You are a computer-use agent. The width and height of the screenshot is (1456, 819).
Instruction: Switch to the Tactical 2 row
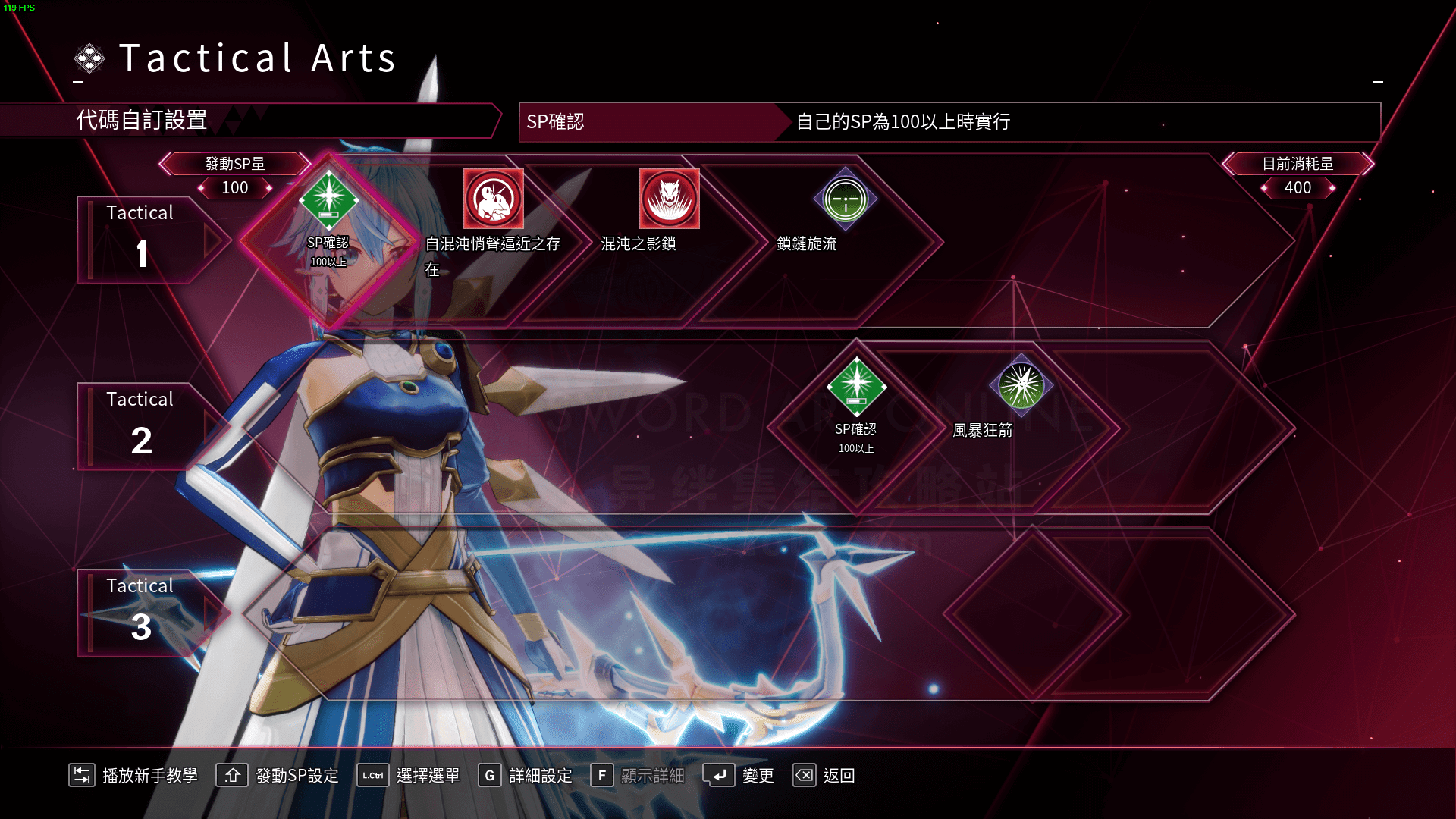[141, 426]
